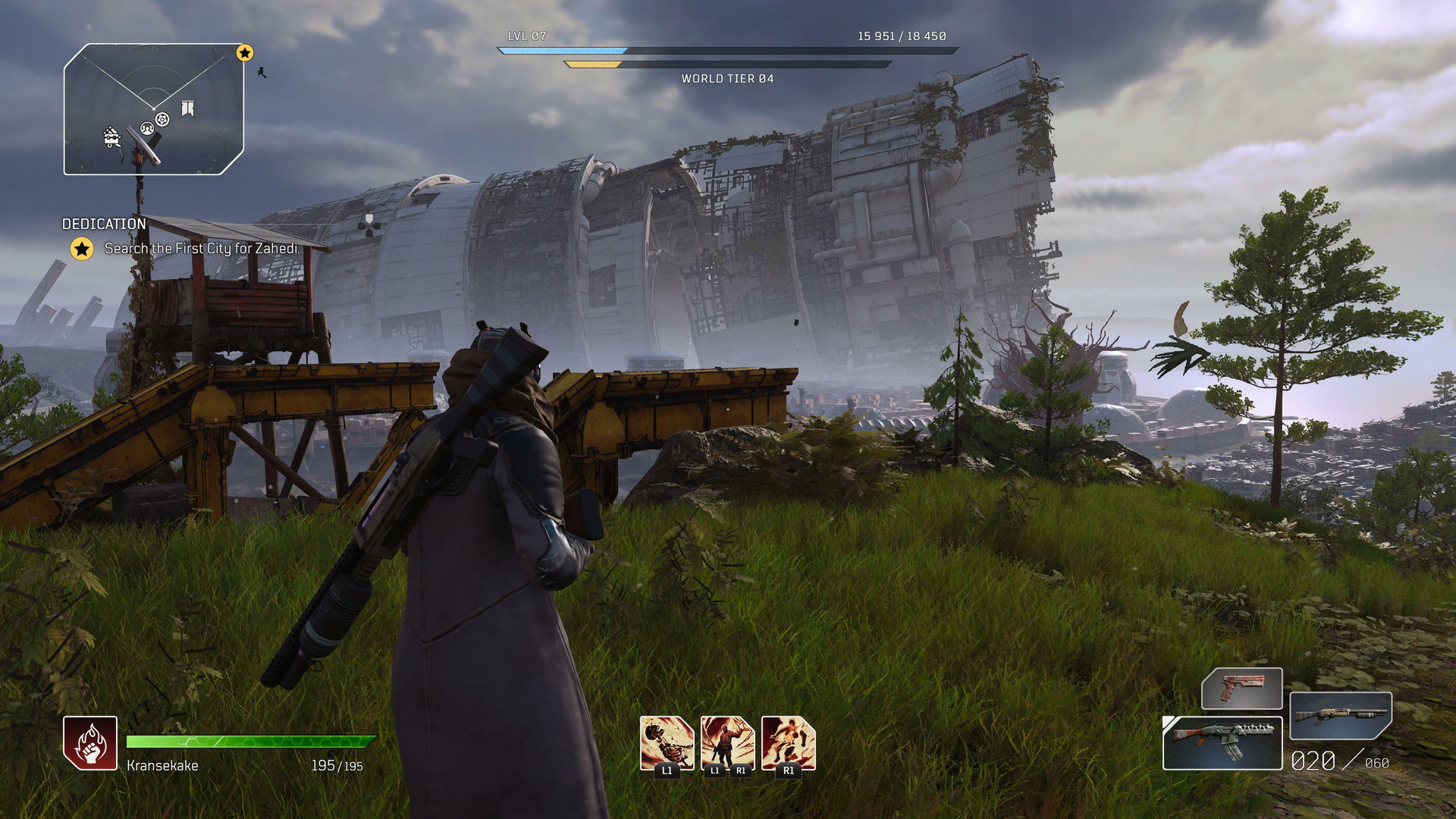Activate the third skill with glowing figure
Image resolution: width=1456 pixels, height=819 pixels.
click(x=788, y=743)
